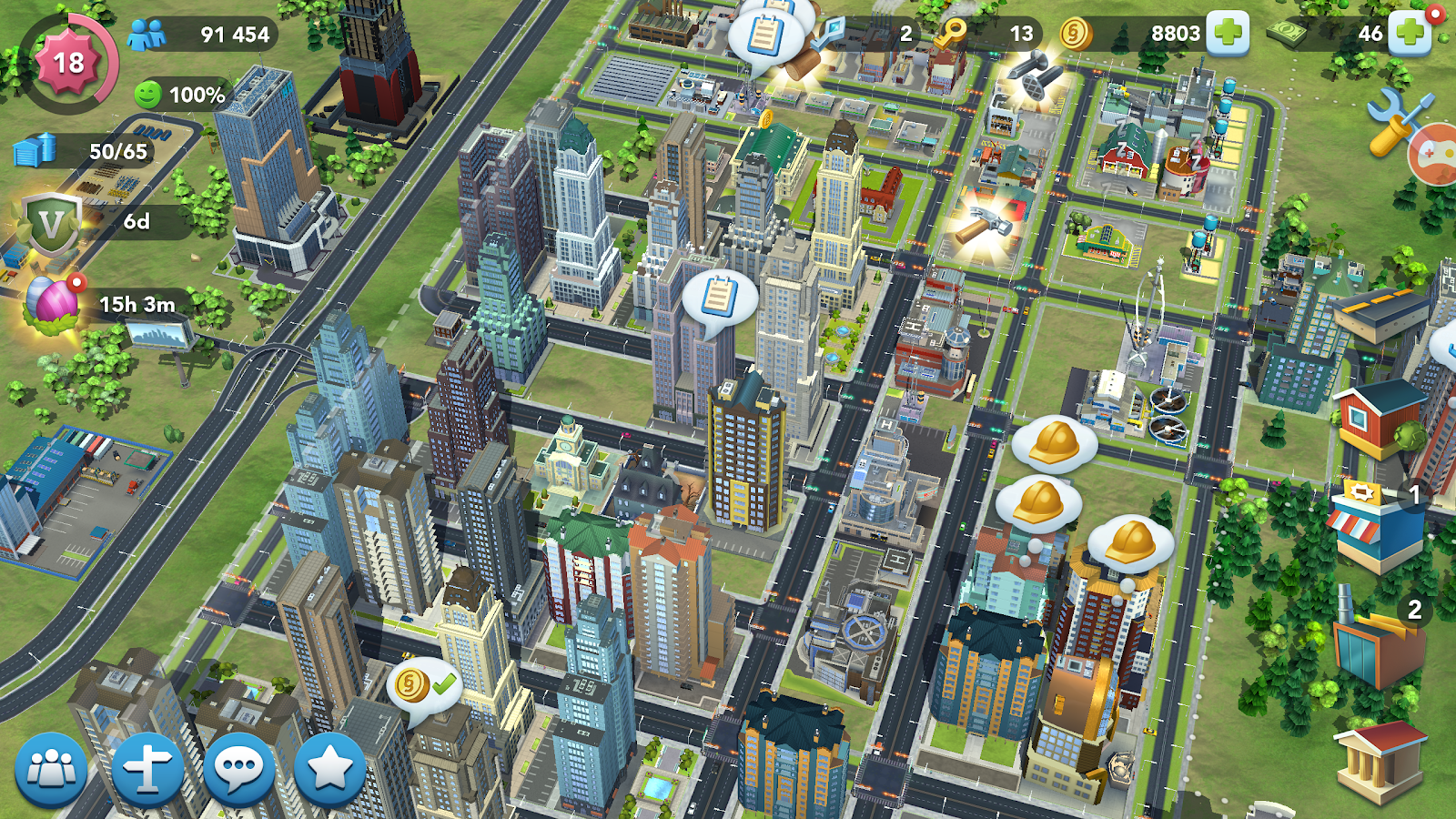Open the shop build menu
This screenshot has height=819, width=1456.
[x=1375, y=526]
